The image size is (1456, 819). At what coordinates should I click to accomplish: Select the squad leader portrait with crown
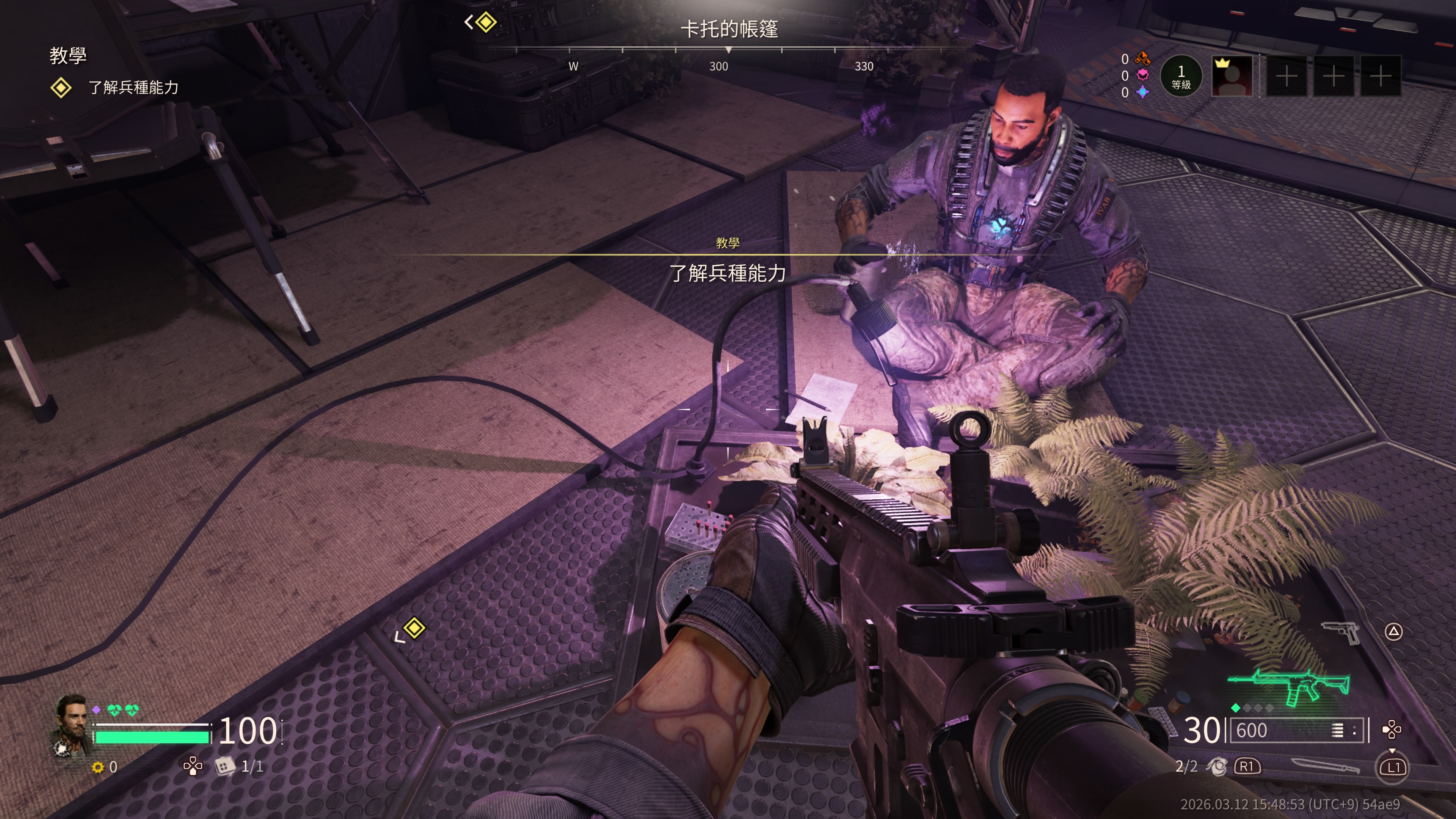point(1232,76)
